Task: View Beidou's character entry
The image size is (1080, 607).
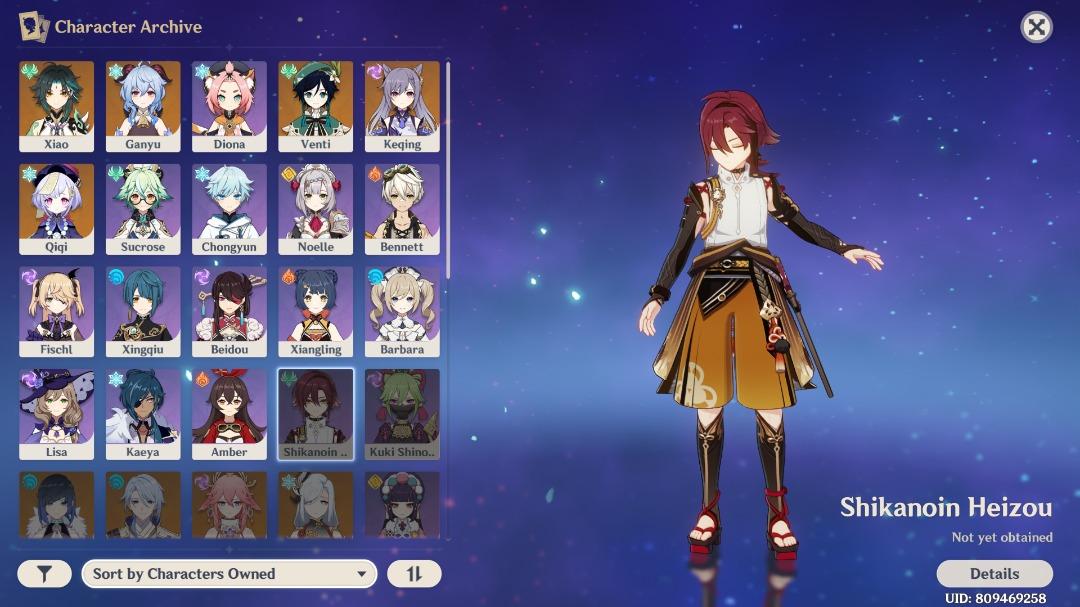Action: tap(229, 311)
